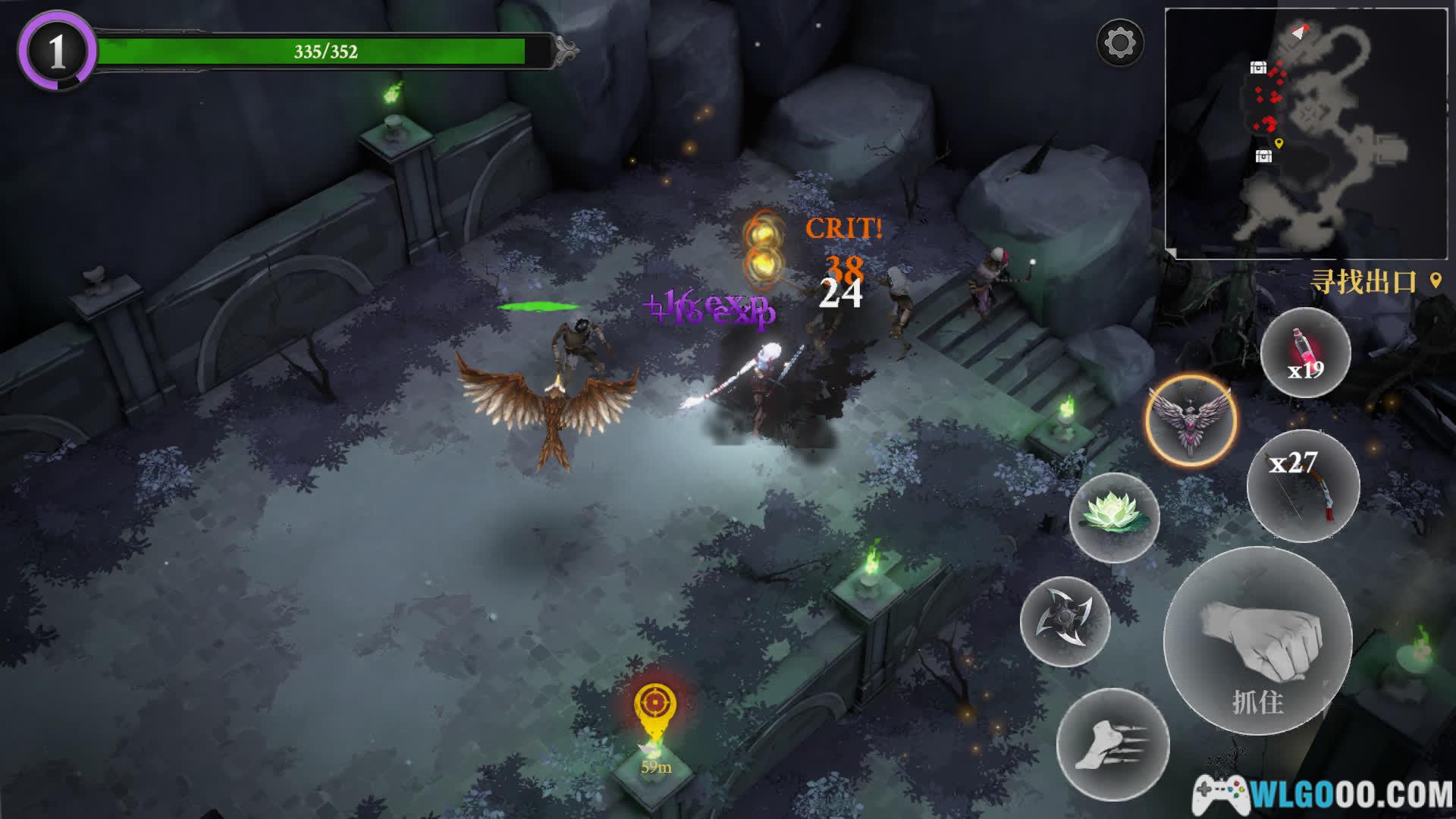Activate the white lotus ability
Screen dimensions: 1456x819
point(1114,517)
